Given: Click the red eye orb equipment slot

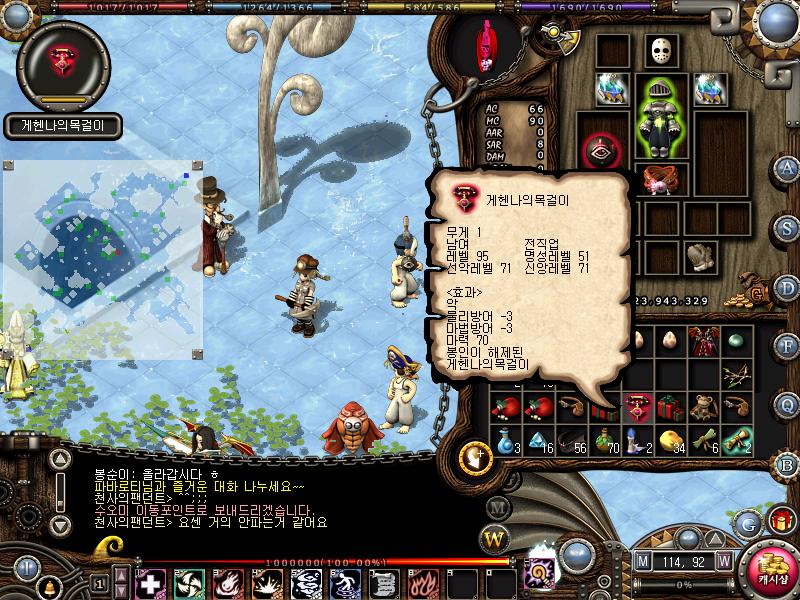Looking at the screenshot, I should [x=601, y=153].
